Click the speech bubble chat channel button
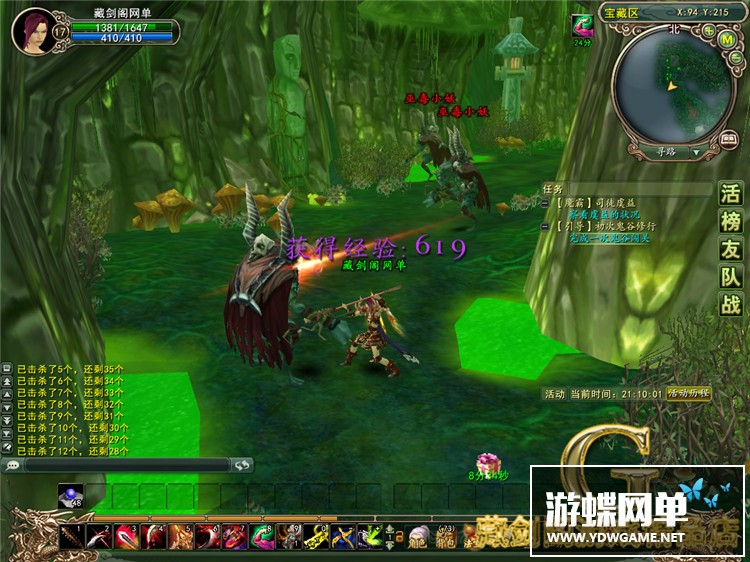This screenshot has width=750, height=562. (13, 465)
